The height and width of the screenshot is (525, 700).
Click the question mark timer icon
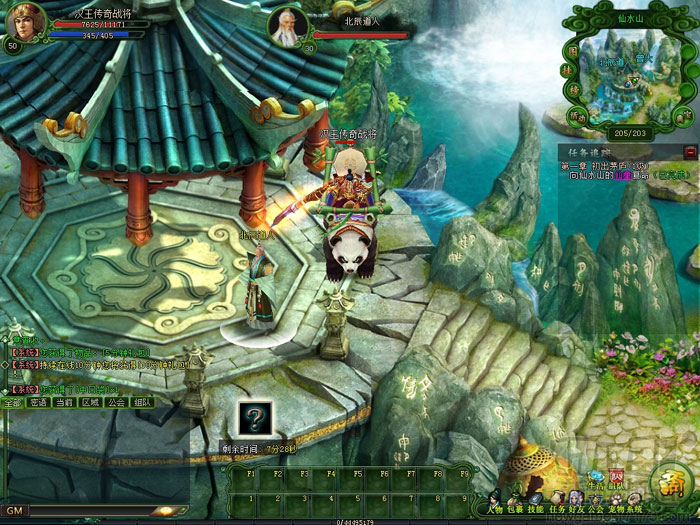254,419
